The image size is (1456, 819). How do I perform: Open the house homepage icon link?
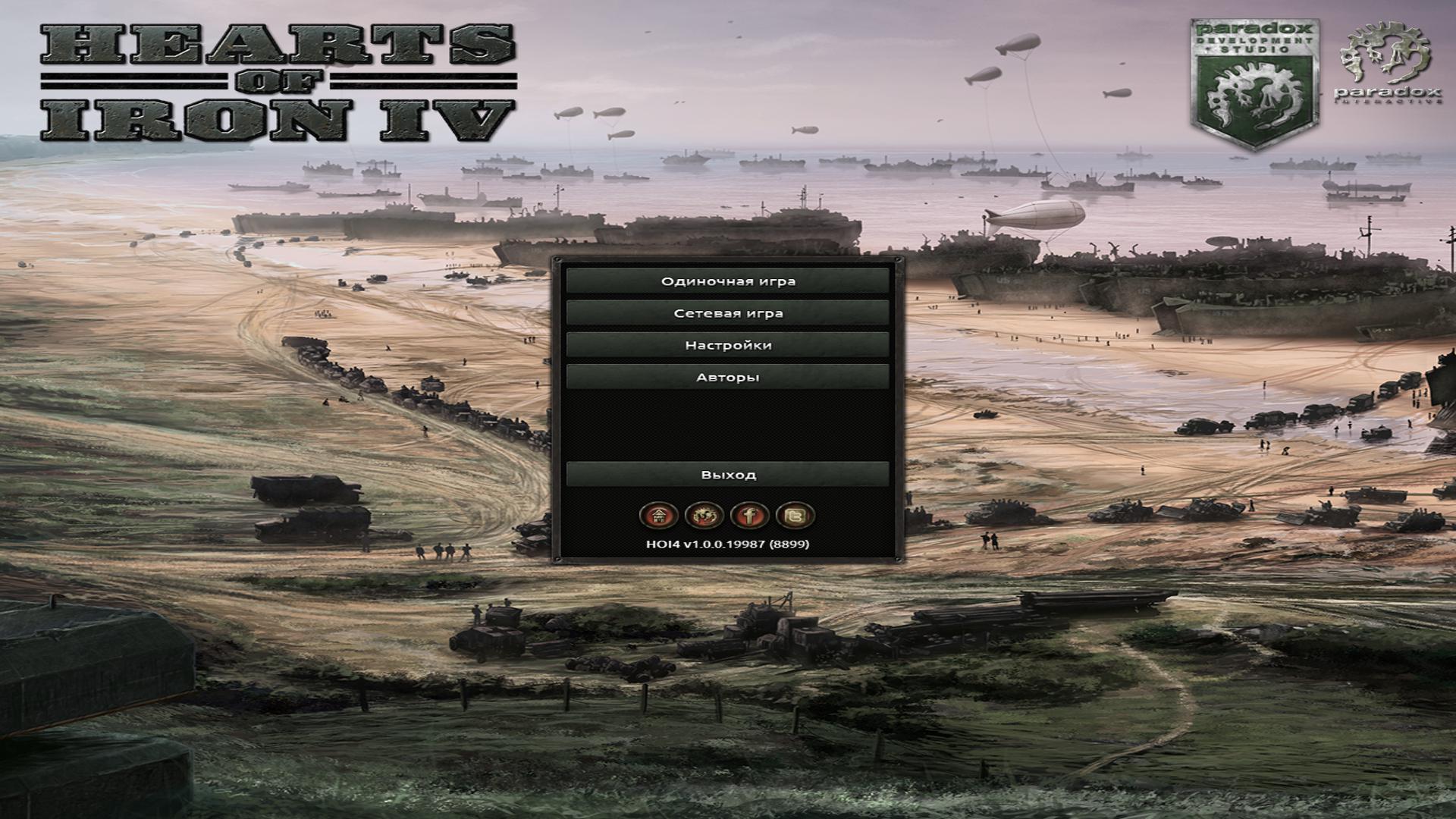[x=660, y=516]
